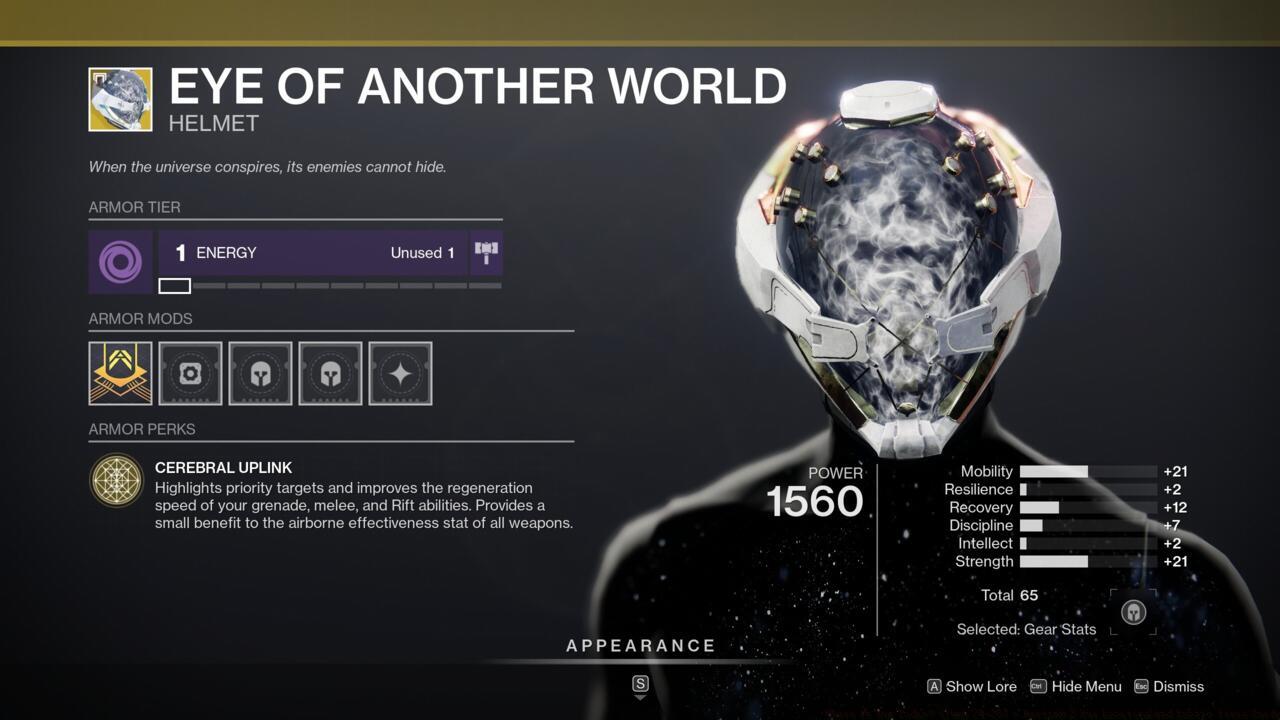This screenshot has width=1280, height=720.
Task: Click the first energy tier upgrade segment
Action: click(x=174, y=286)
